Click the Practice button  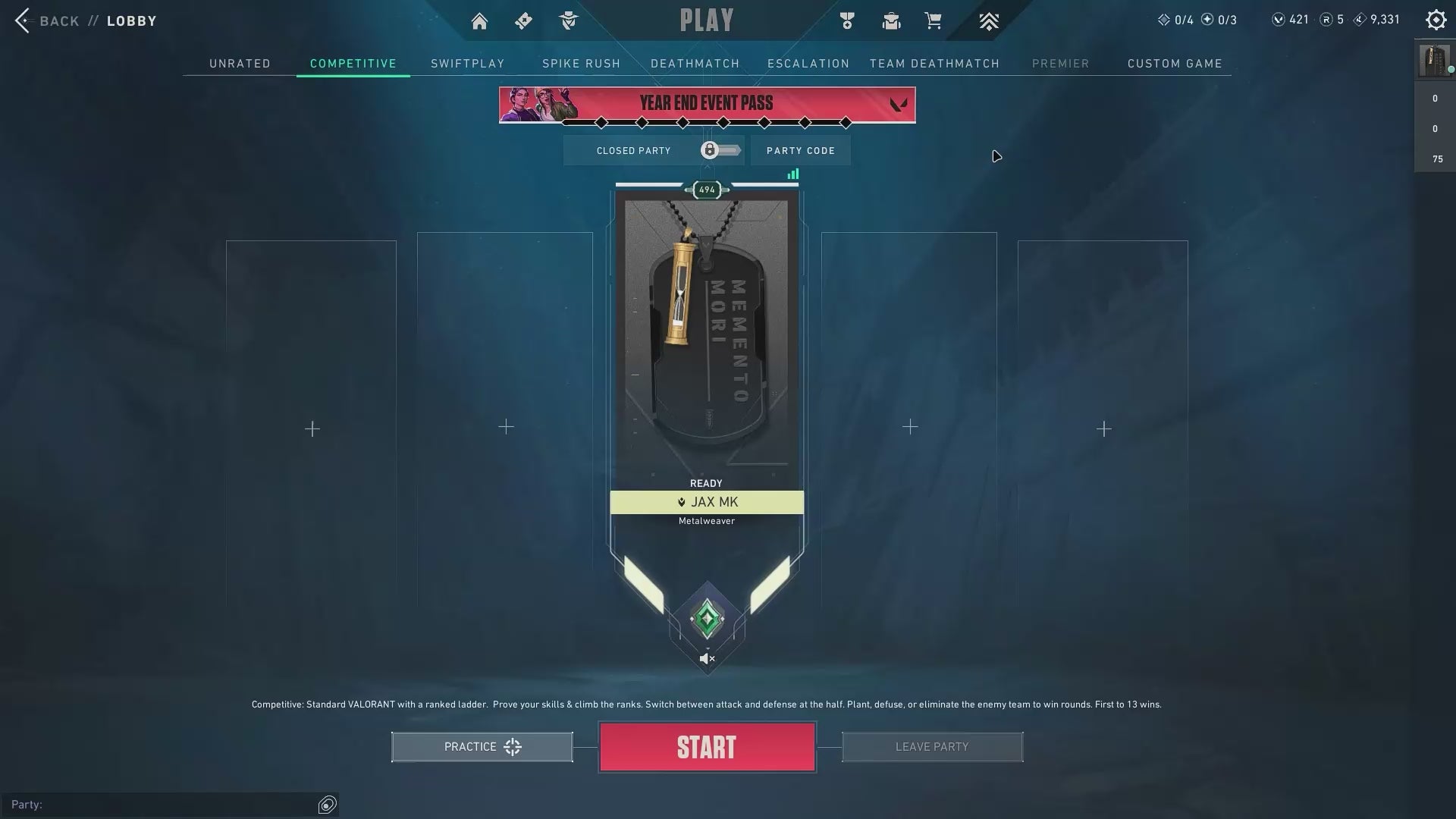pos(482,746)
